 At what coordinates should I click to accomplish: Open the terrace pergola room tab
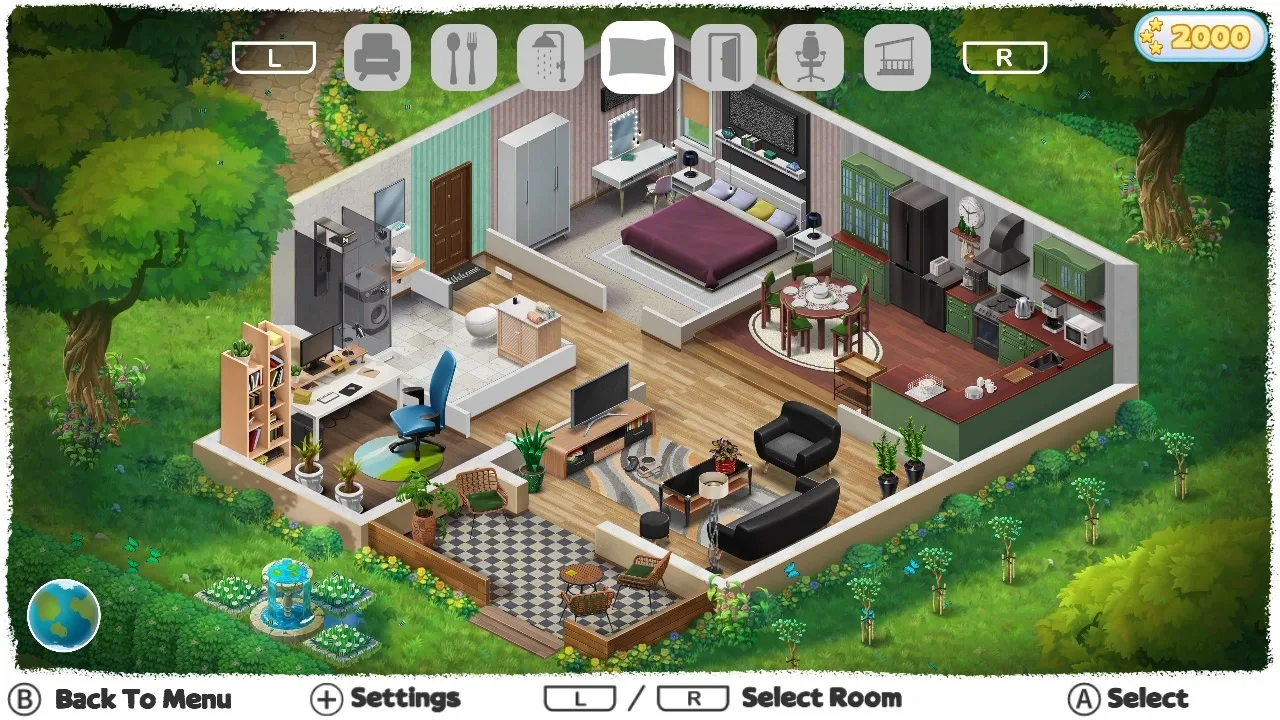coord(897,58)
